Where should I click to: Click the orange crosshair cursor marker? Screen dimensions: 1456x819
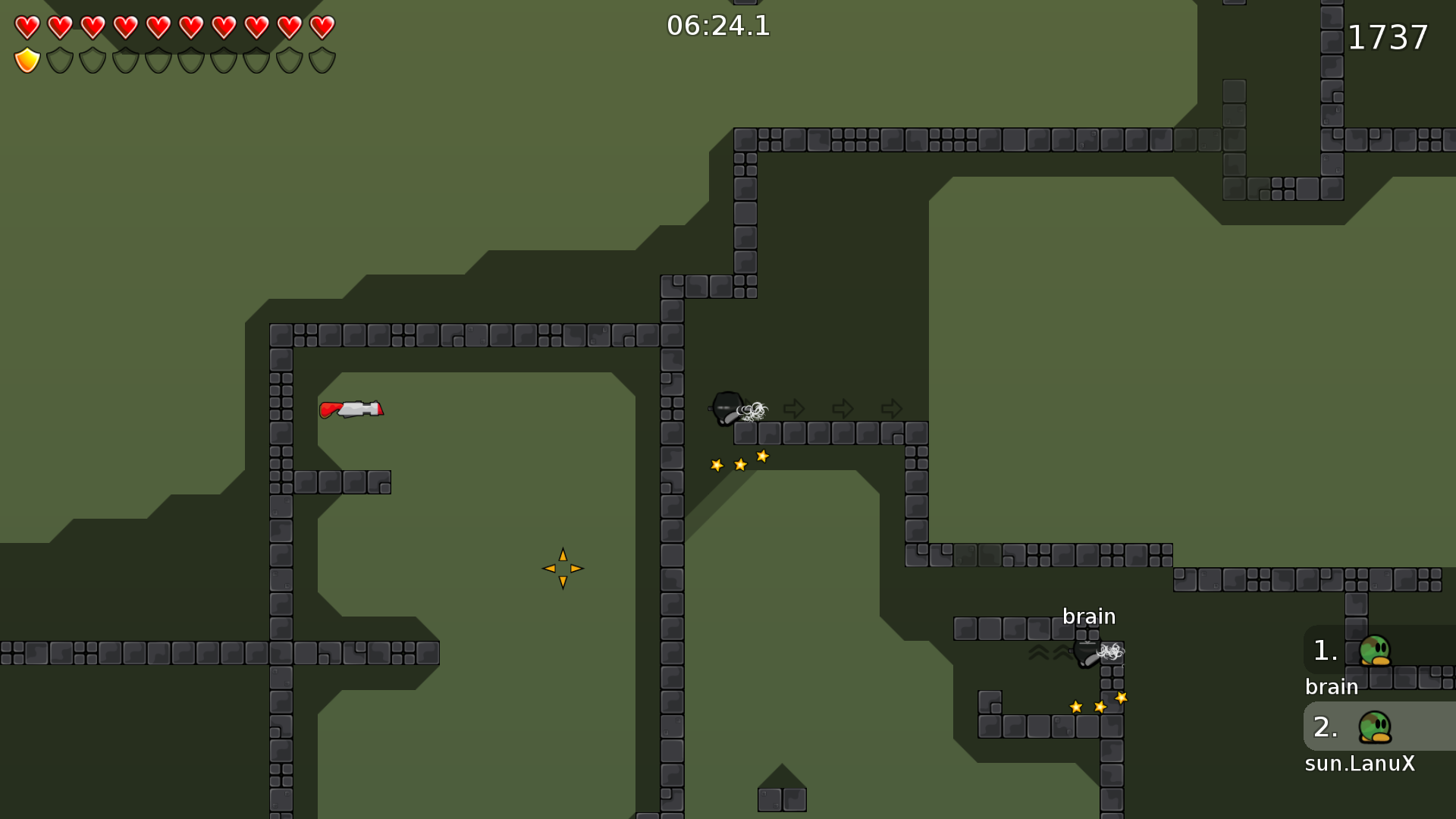pyautogui.click(x=563, y=566)
